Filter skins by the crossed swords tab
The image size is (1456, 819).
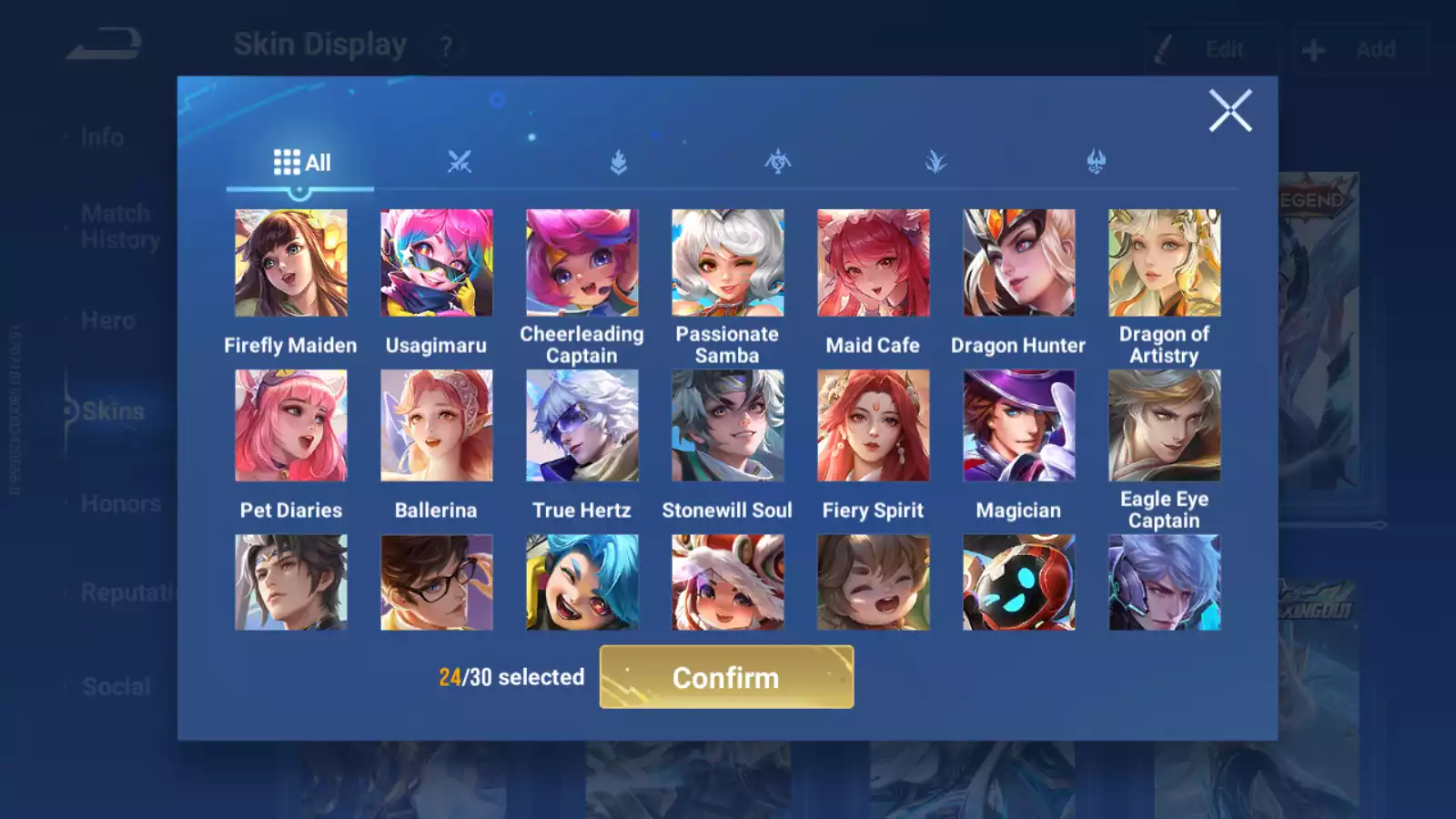coord(460,163)
